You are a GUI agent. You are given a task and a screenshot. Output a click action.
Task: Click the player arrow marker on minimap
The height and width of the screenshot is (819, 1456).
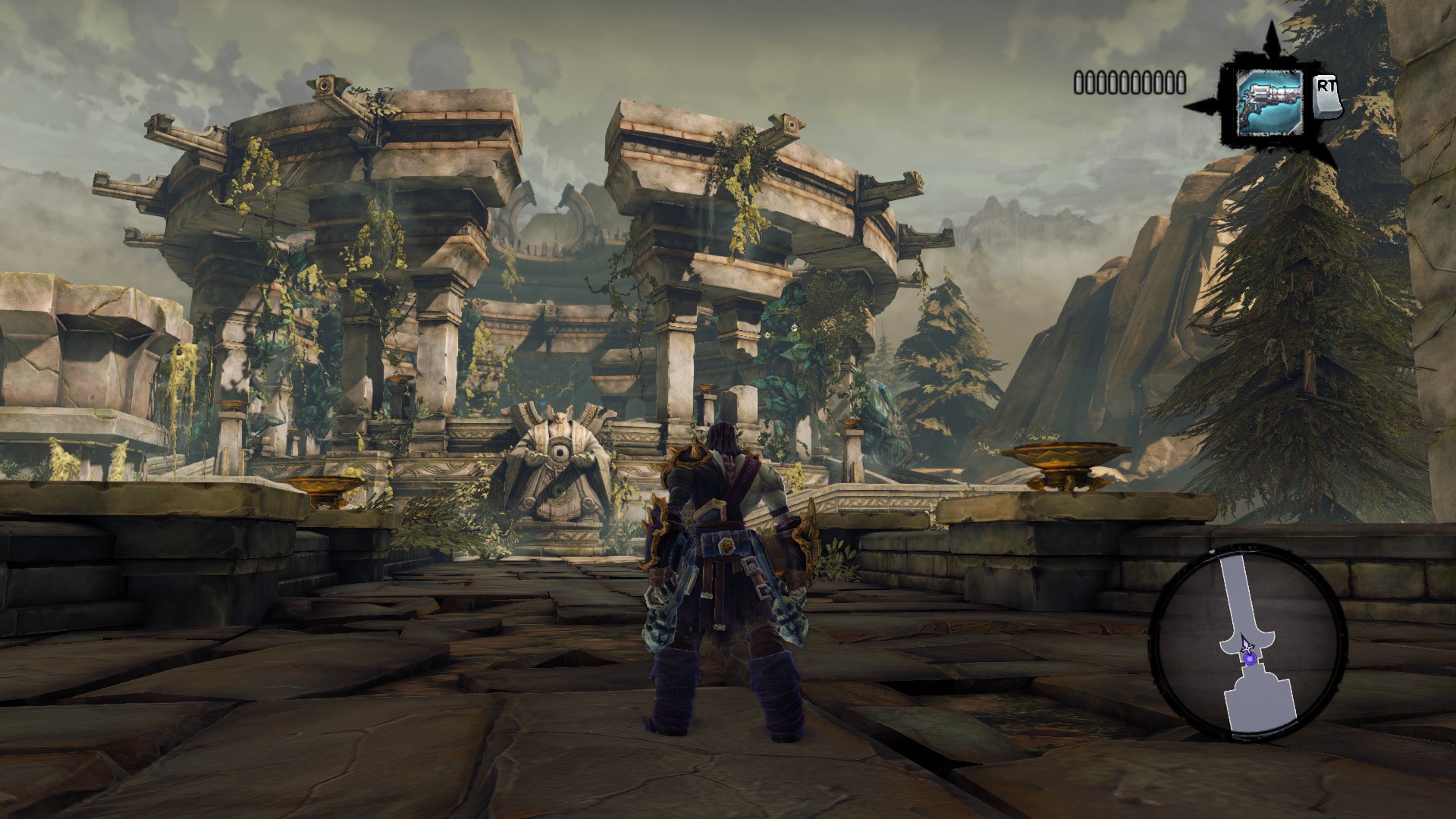[x=1246, y=647]
